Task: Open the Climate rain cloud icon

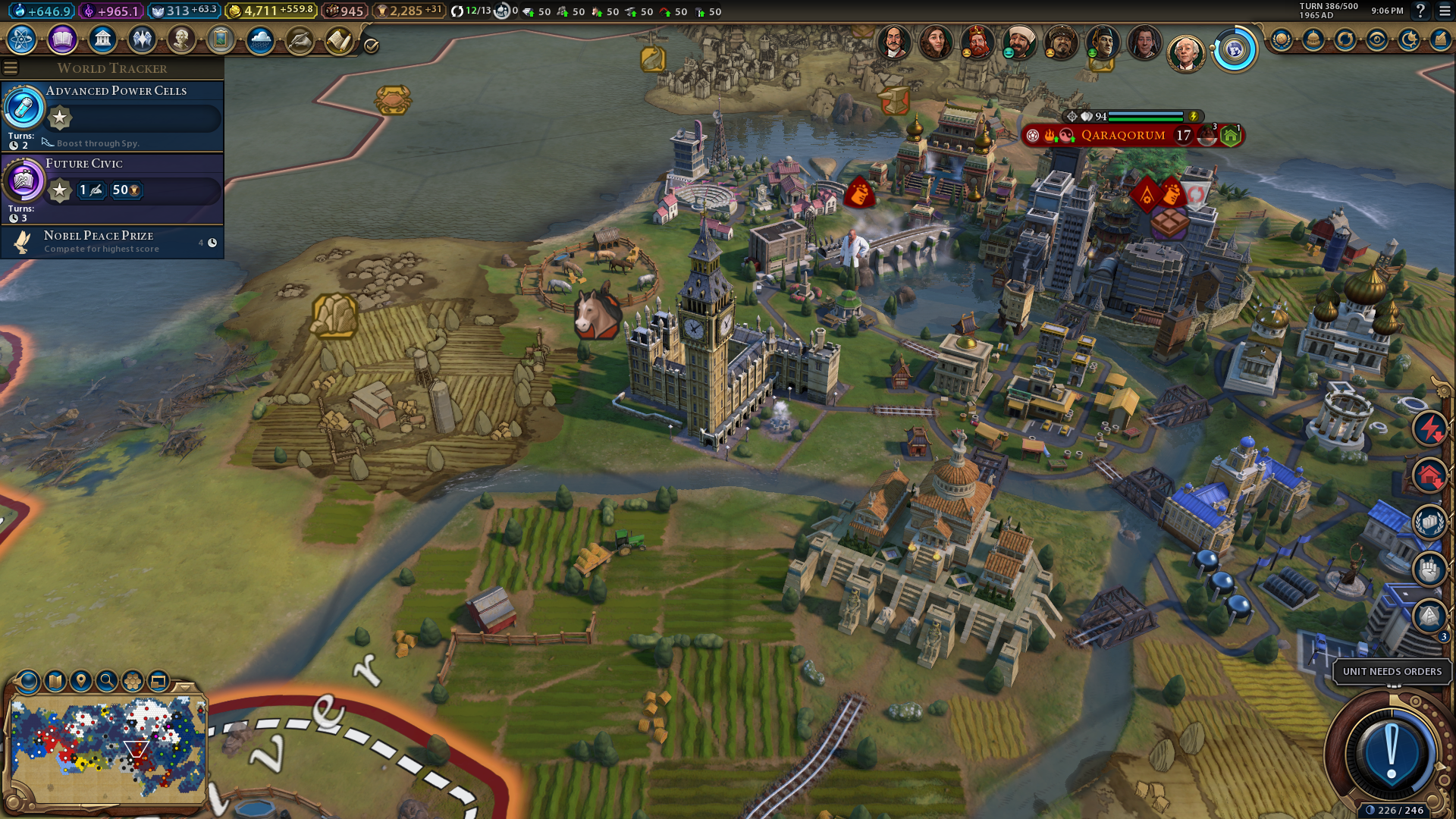Action: click(260, 39)
